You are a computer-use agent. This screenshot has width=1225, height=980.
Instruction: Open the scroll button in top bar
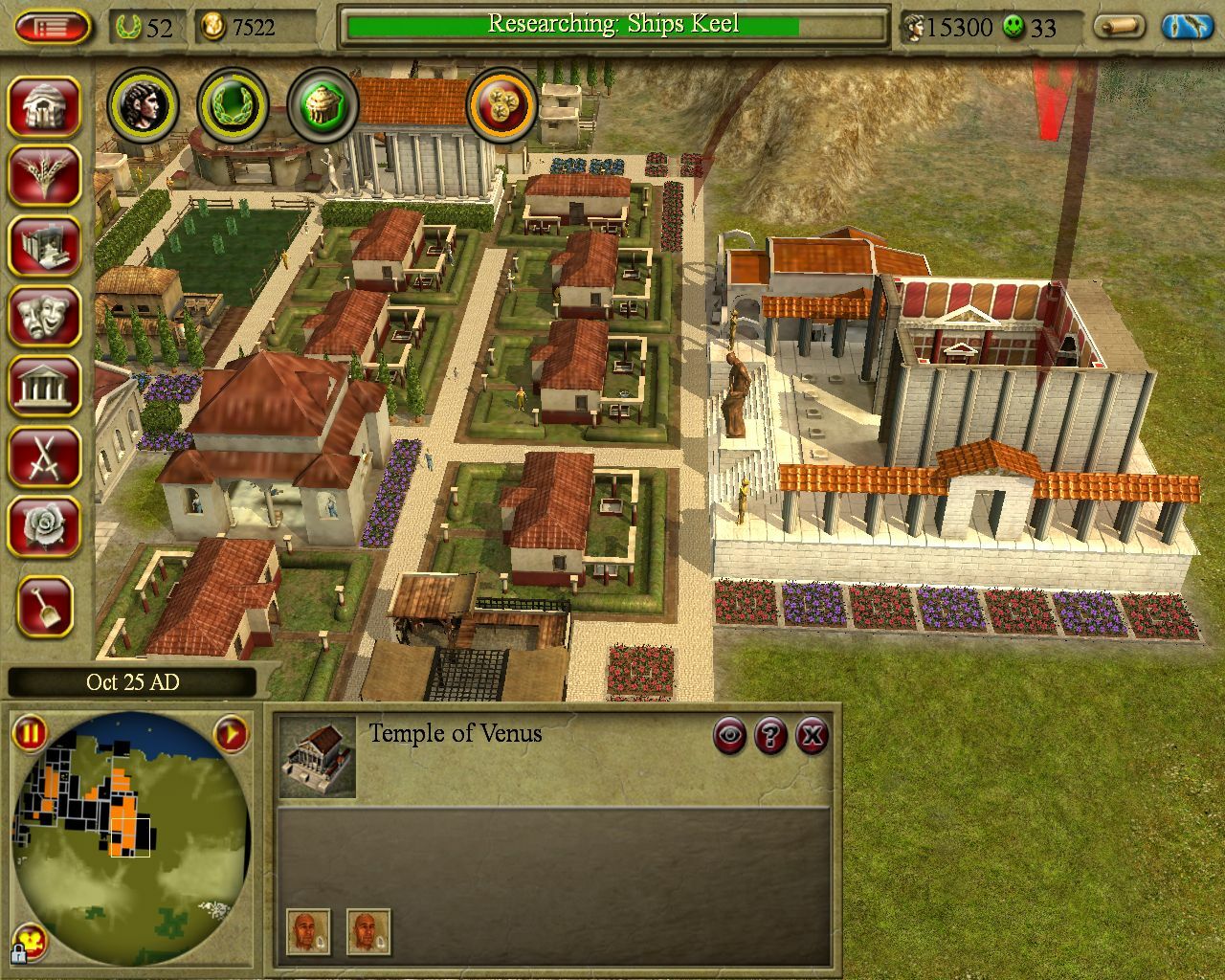point(1119,27)
